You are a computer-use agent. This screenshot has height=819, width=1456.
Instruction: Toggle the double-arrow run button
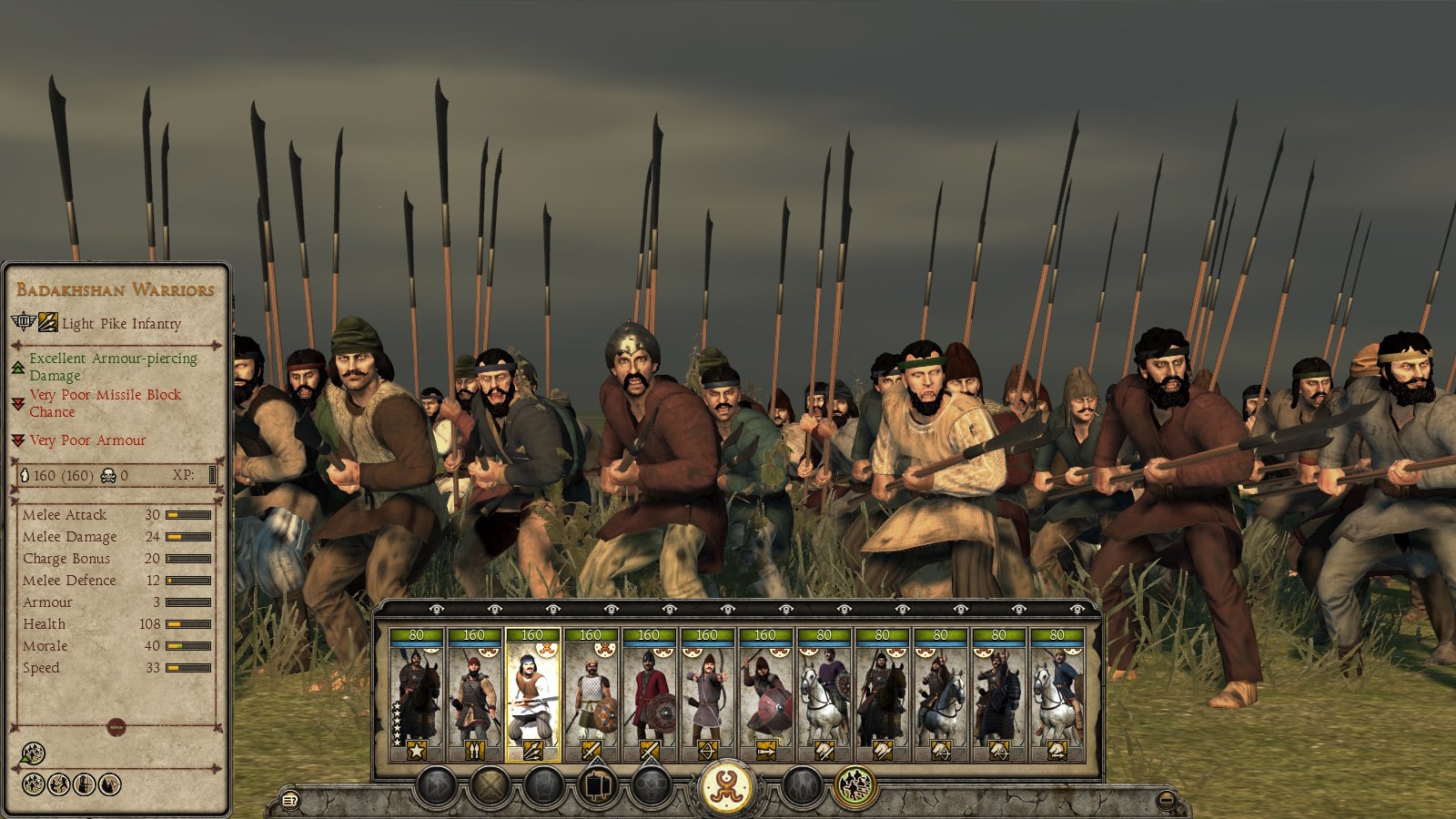(x=437, y=785)
